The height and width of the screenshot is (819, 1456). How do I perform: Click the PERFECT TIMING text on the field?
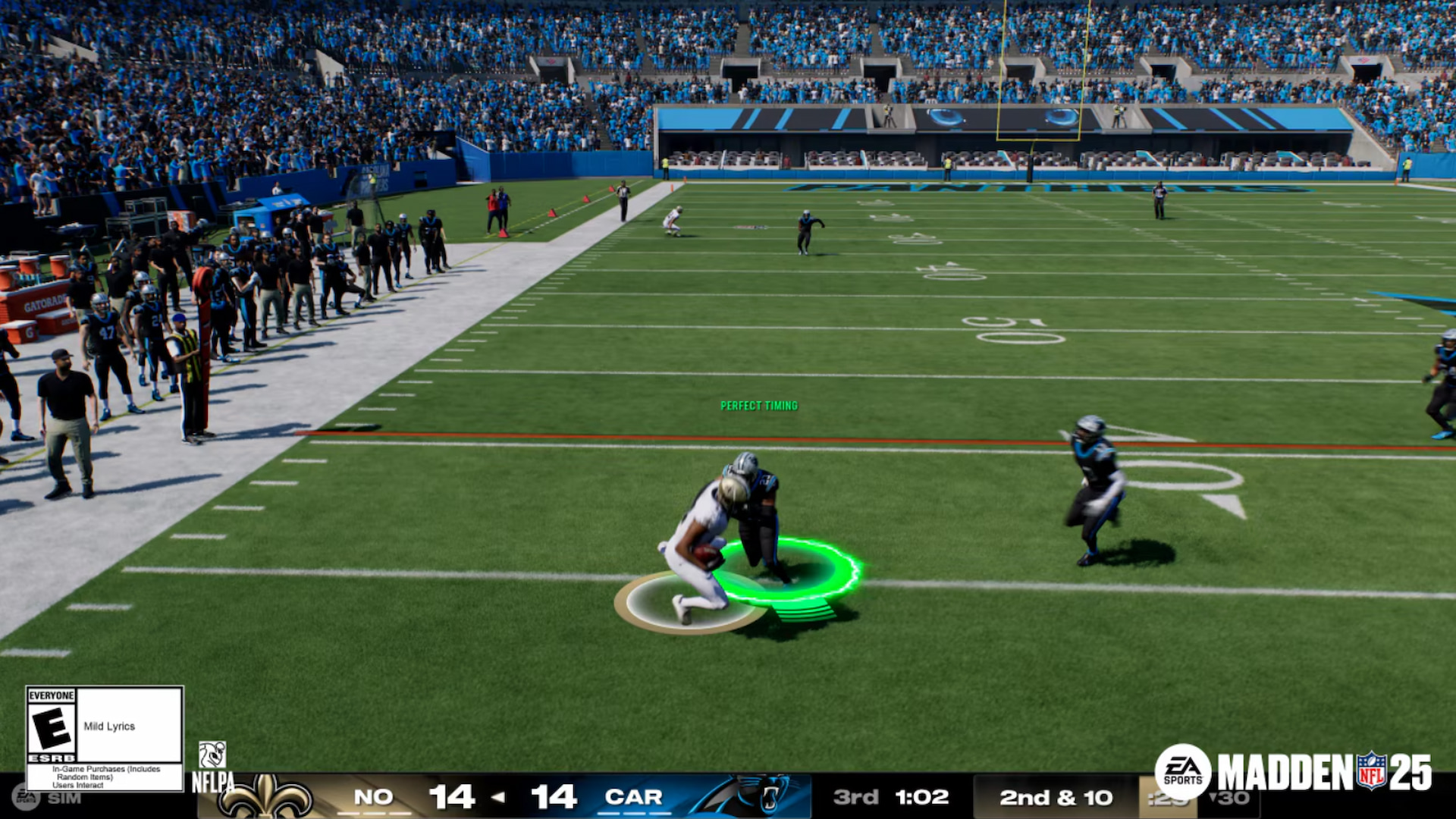click(x=758, y=405)
